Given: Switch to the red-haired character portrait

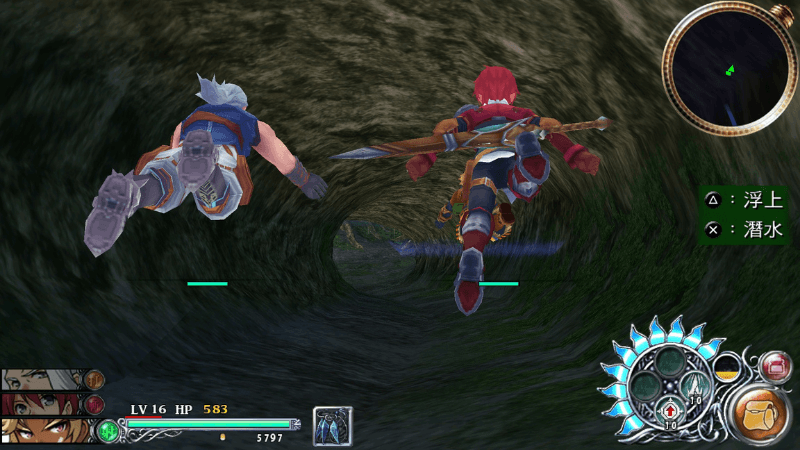Looking at the screenshot, I should click(x=42, y=404).
